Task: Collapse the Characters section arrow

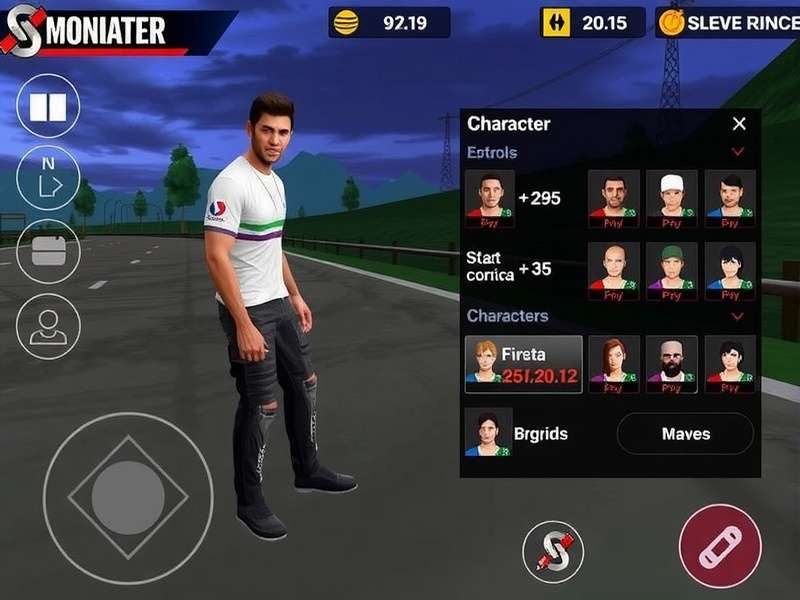Action: tap(738, 316)
